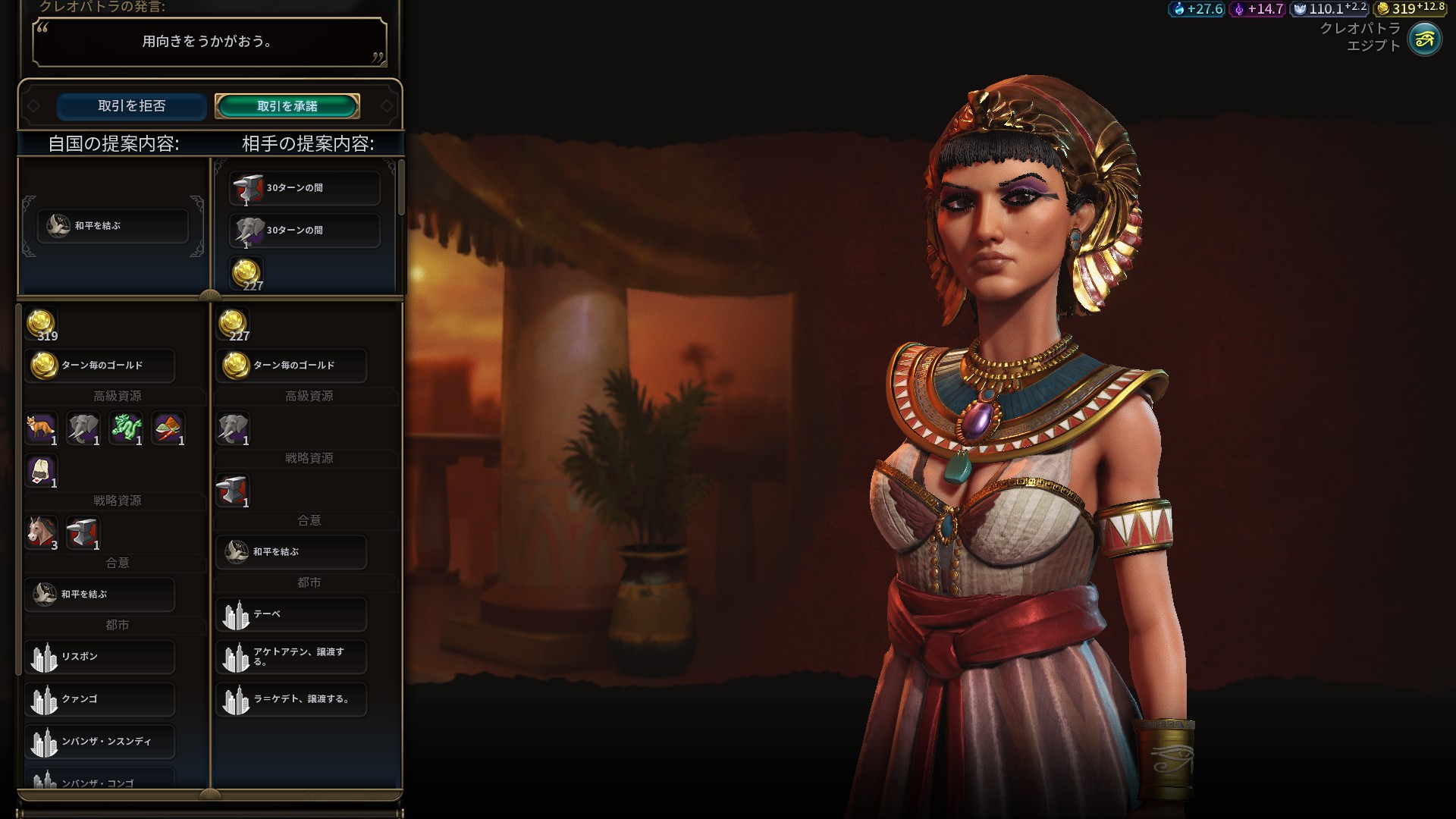Request Cleopatra's gold per turn

[291, 366]
